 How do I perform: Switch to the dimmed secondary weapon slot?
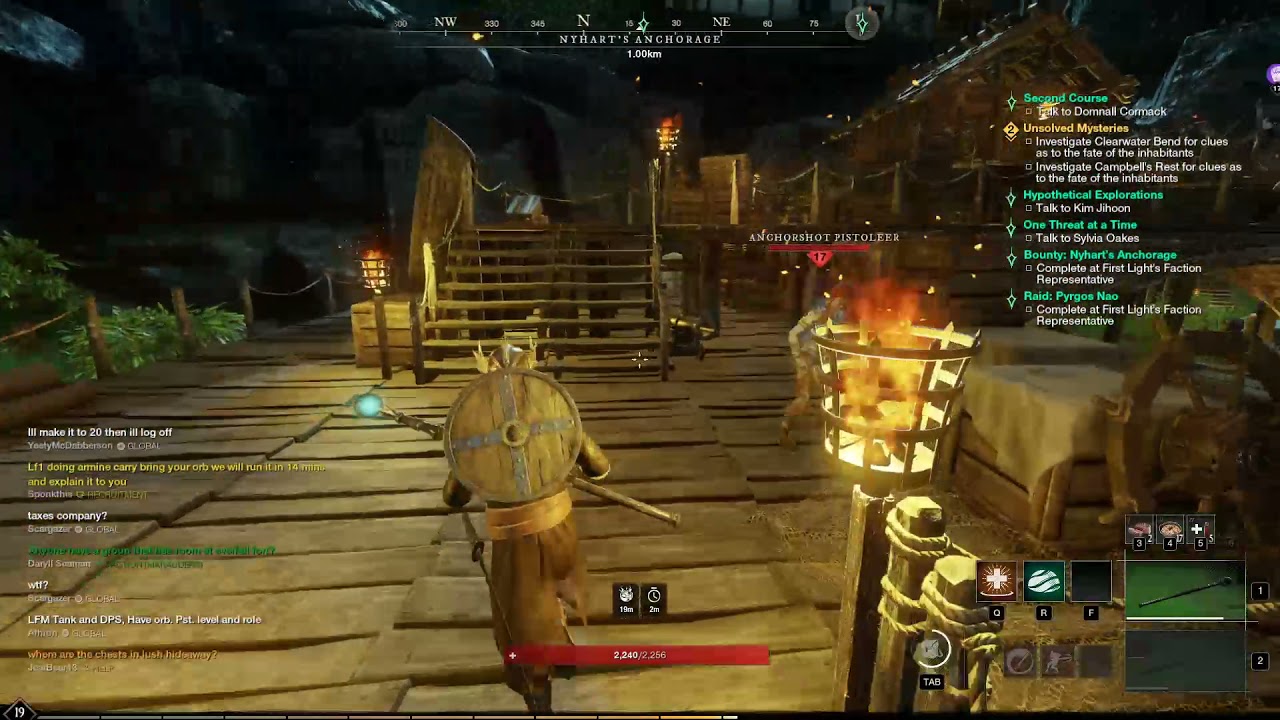click(x=1186, y=661)
